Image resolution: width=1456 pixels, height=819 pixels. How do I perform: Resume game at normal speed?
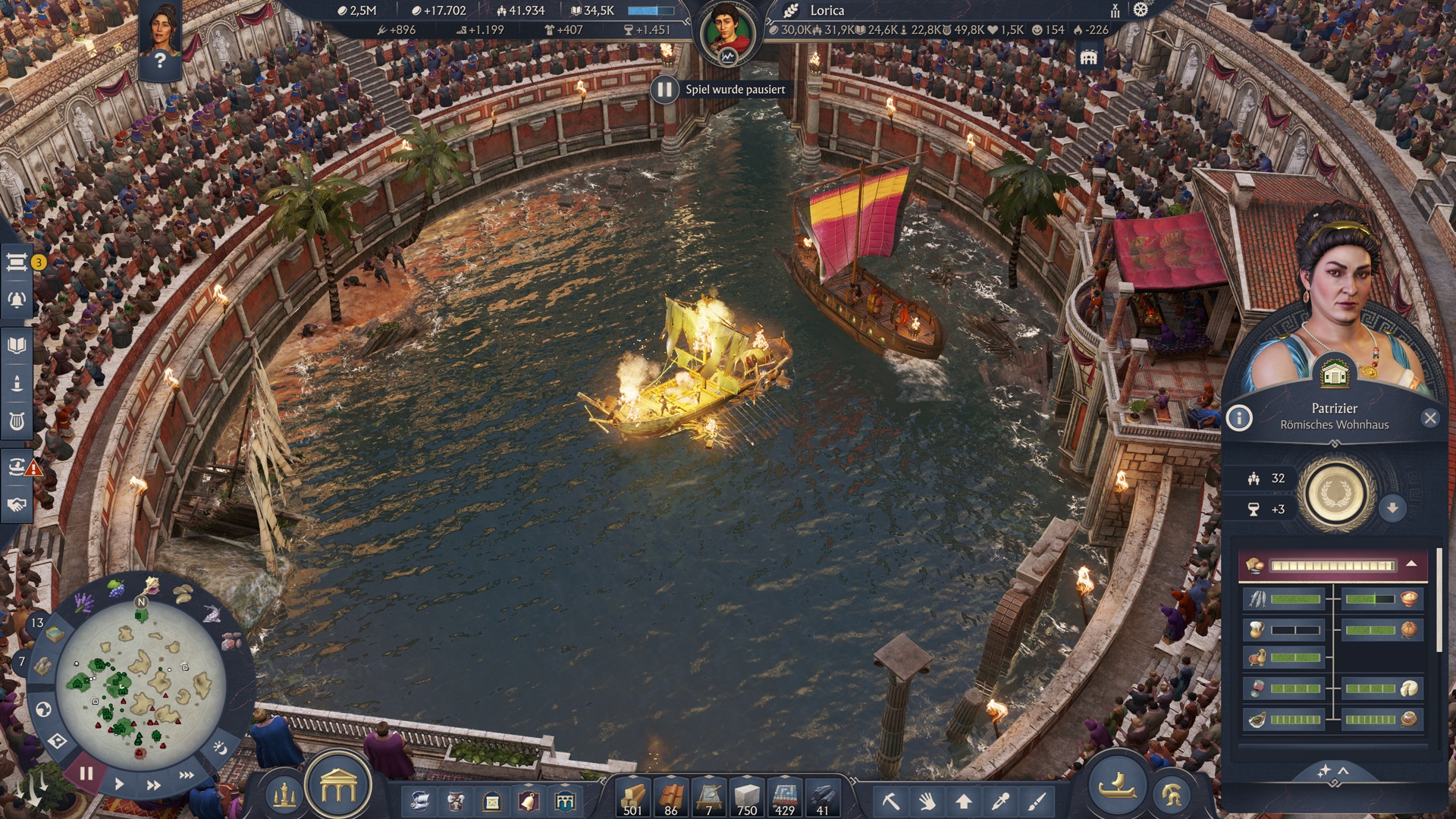[x=119, y=784]
